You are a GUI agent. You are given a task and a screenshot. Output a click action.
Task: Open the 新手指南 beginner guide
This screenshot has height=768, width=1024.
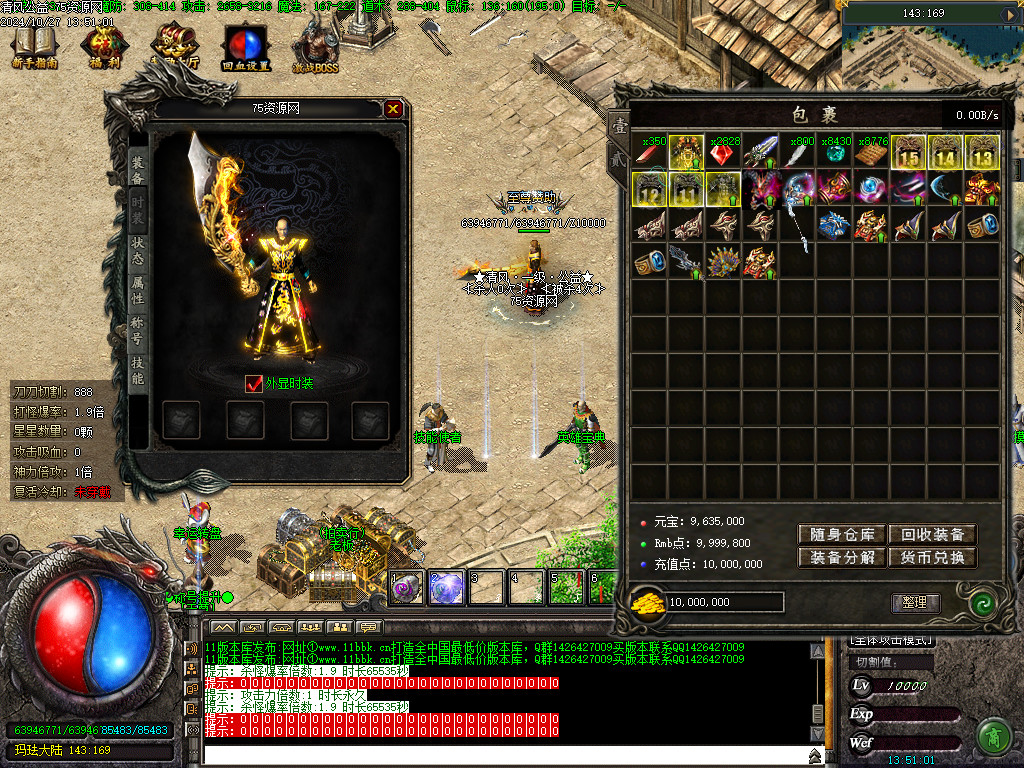coord(34,46)
